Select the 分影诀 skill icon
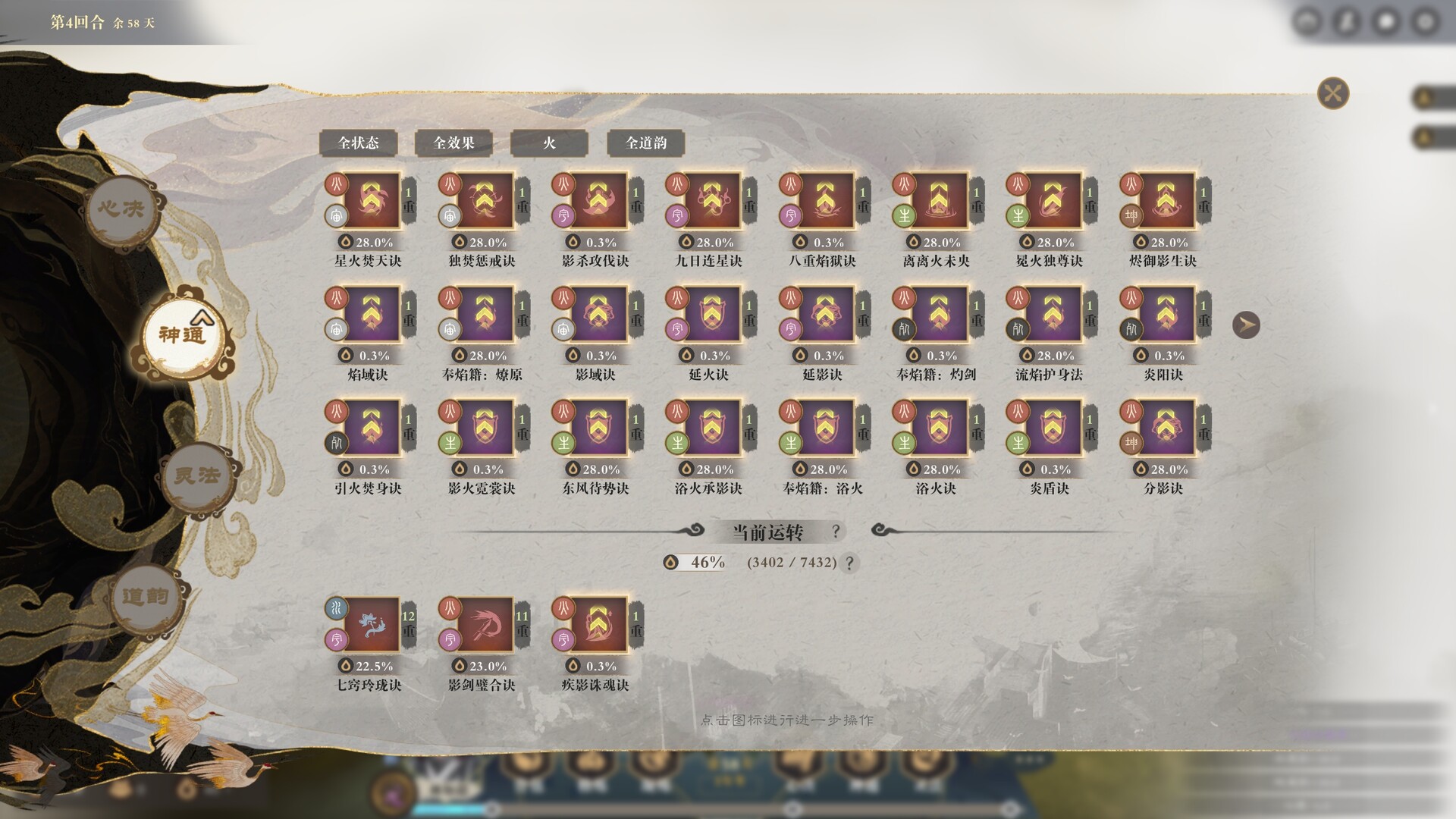The height and width of the screenshot is (819, 1456). coord(1166,427)
